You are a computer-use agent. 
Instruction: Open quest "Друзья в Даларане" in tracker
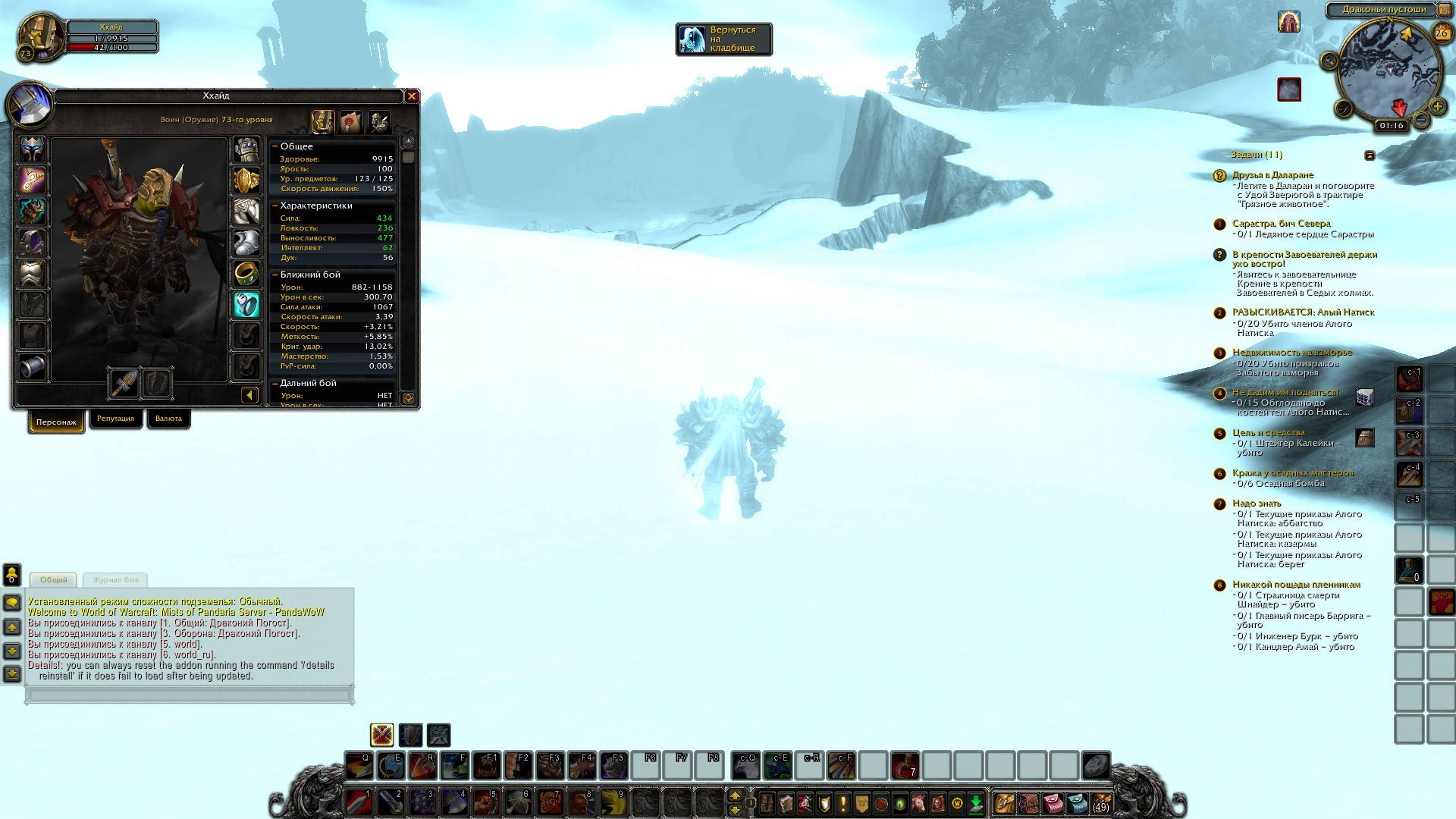click(1272, 175)
